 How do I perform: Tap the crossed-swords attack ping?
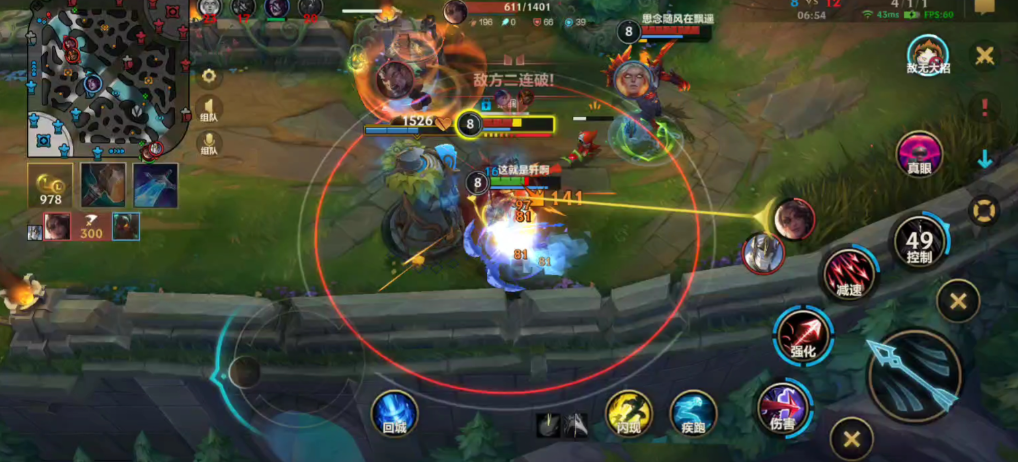pos(985,56)
